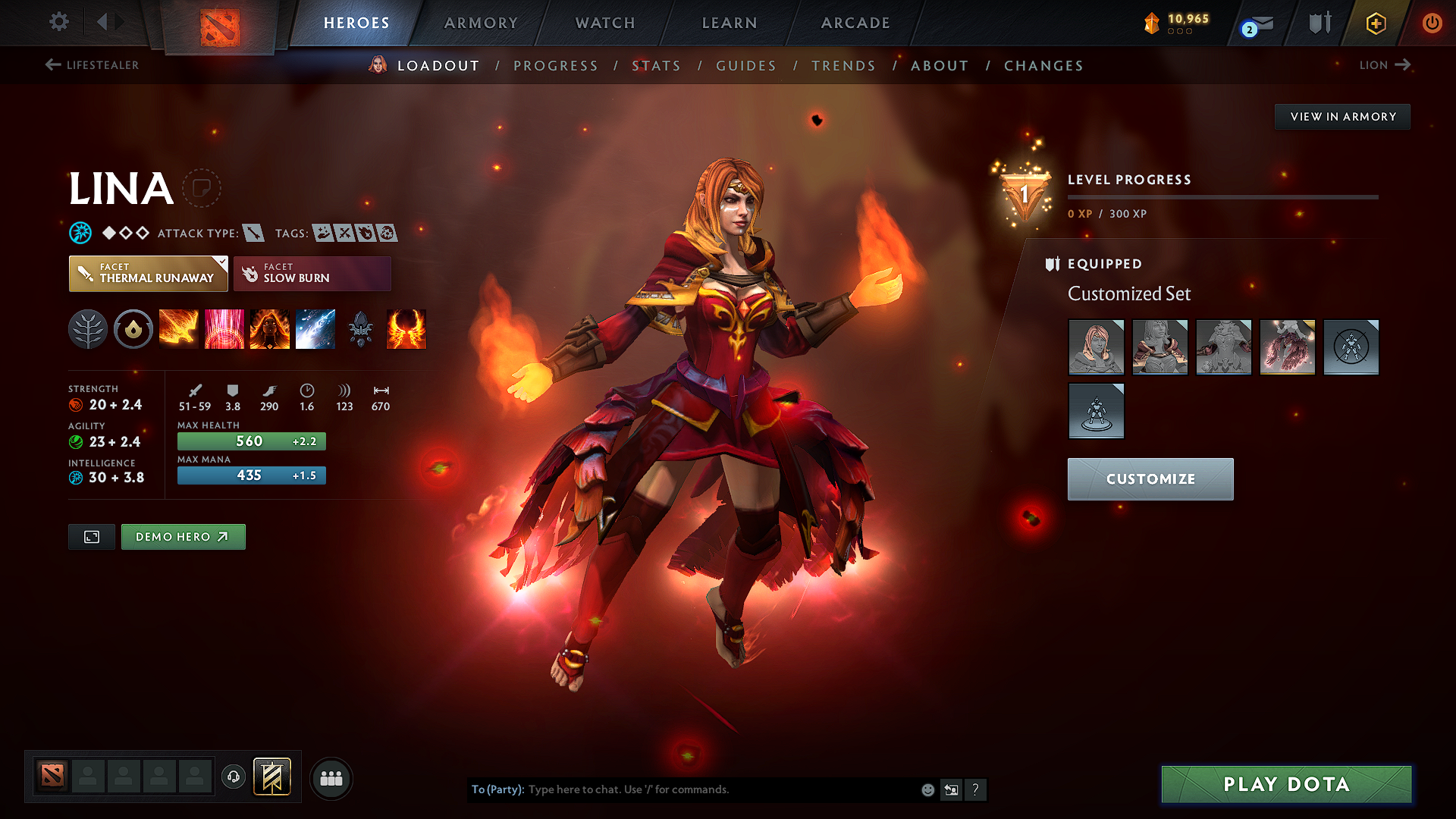The image size is (1456, 819).
Task: Open the voice chat headset icon
Action: click(234, 778)
